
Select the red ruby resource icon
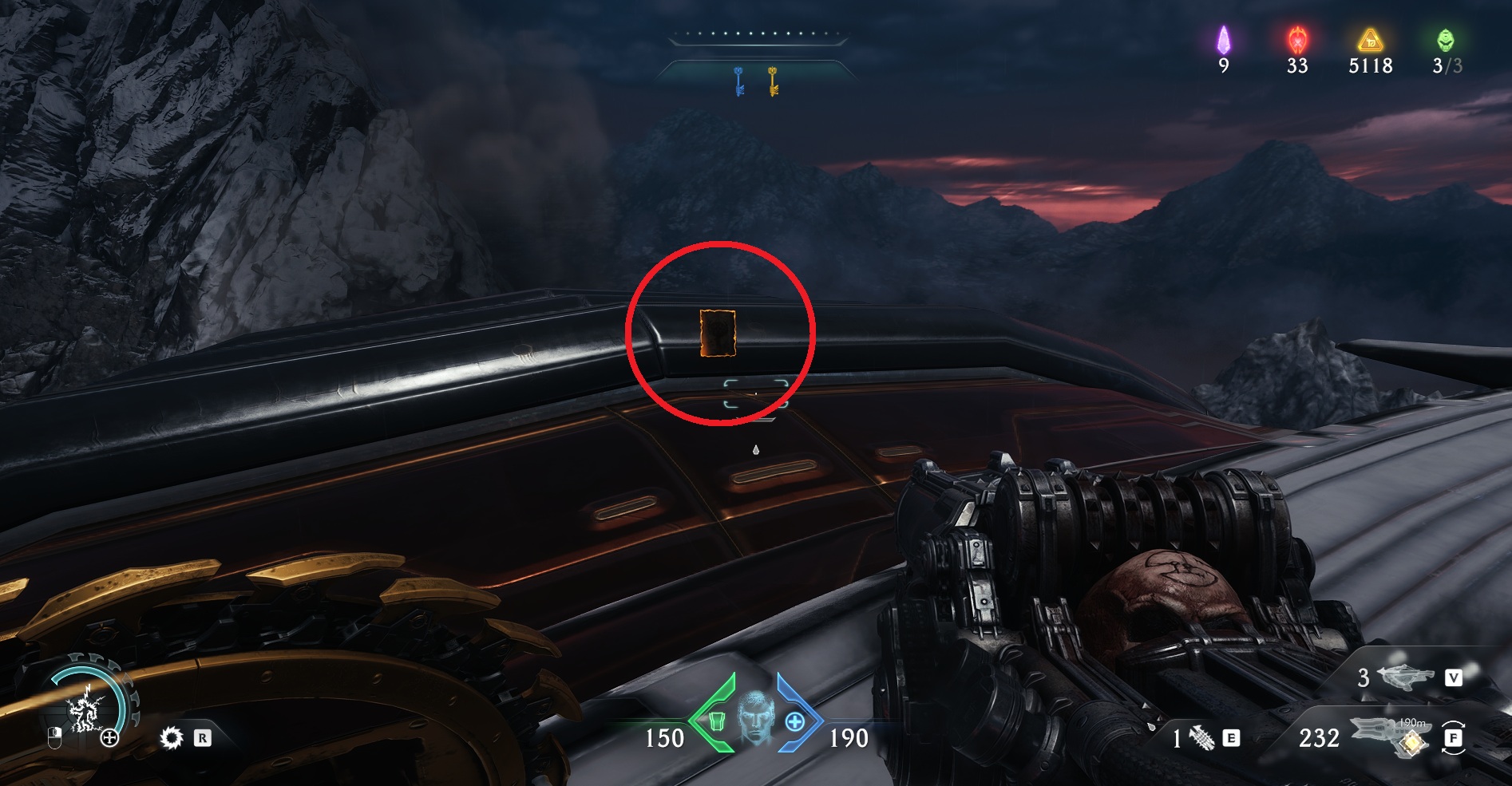[1297, 40]
